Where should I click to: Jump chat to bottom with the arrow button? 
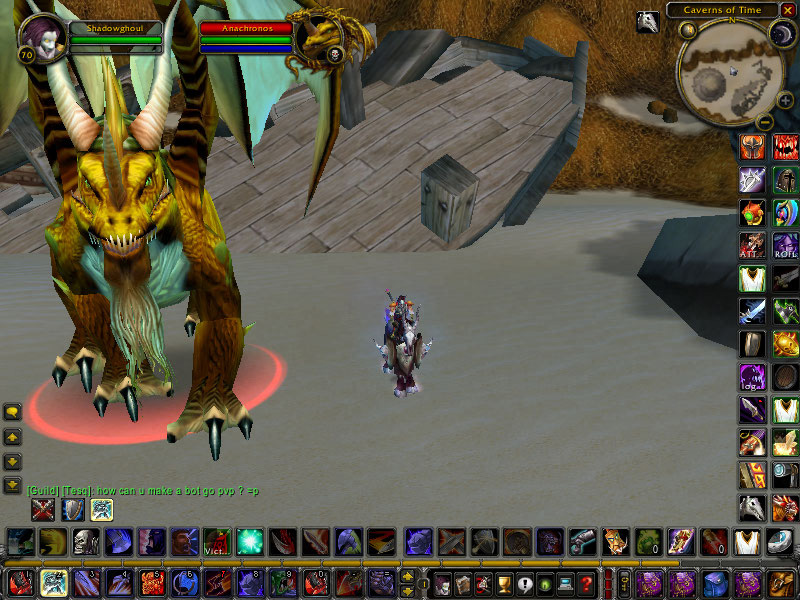click(x=13, y=486)
